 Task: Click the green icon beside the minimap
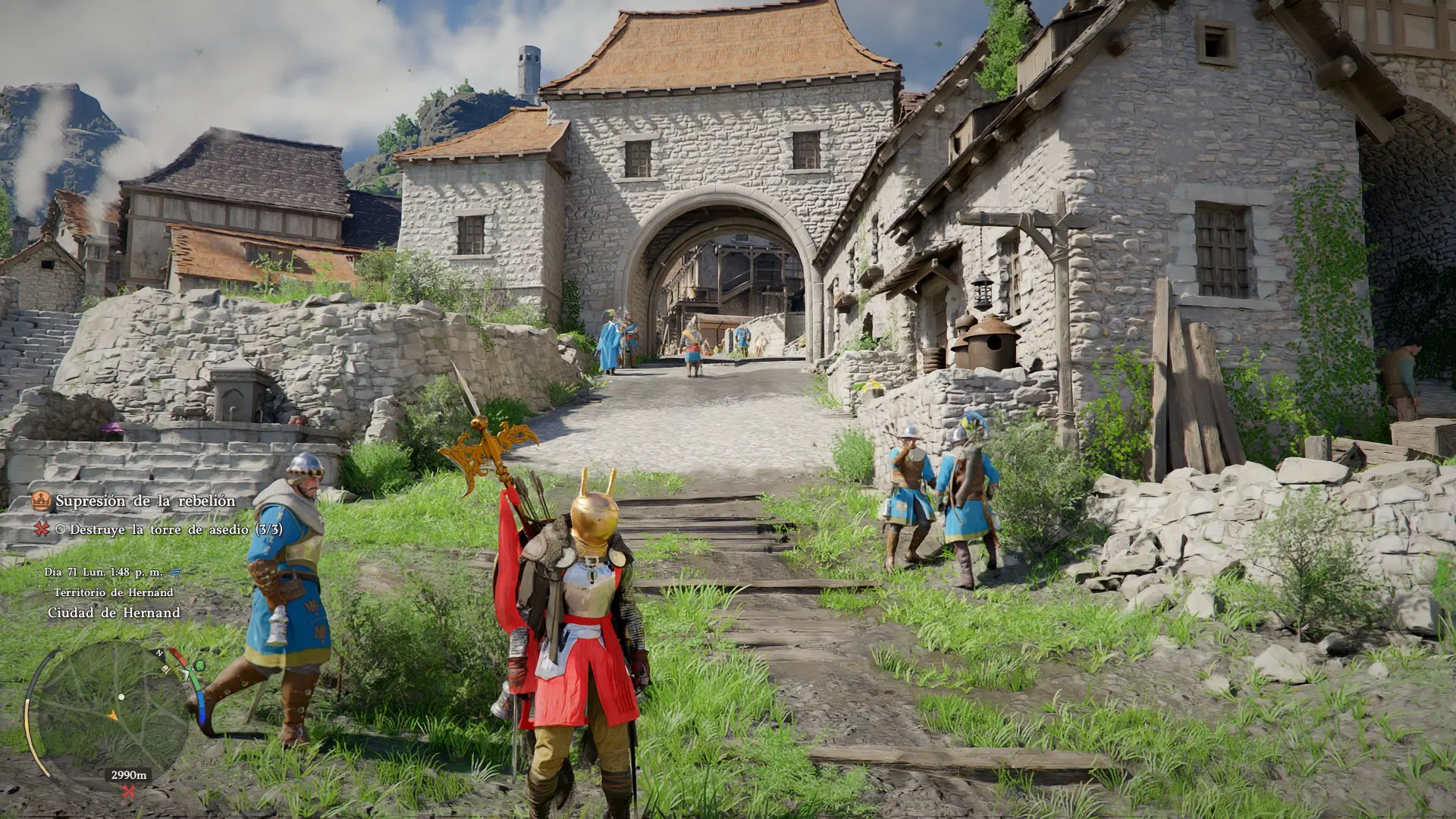point(199,666)
